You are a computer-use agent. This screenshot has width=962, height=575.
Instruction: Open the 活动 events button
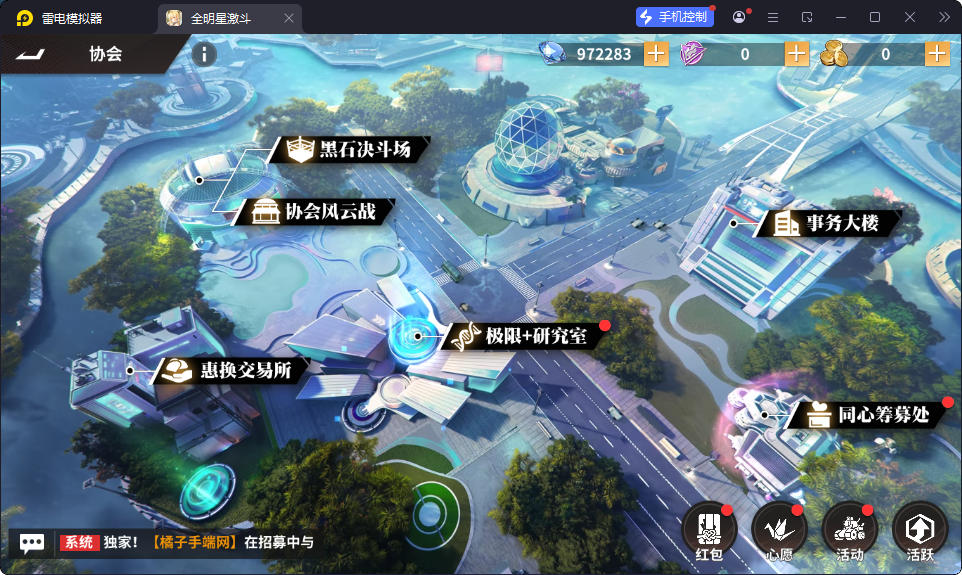click(849, 530)
